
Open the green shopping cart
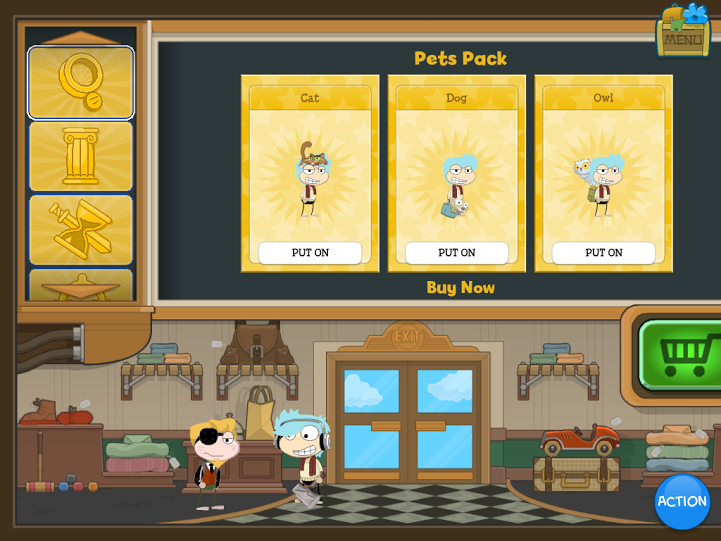tap(682, 355)
